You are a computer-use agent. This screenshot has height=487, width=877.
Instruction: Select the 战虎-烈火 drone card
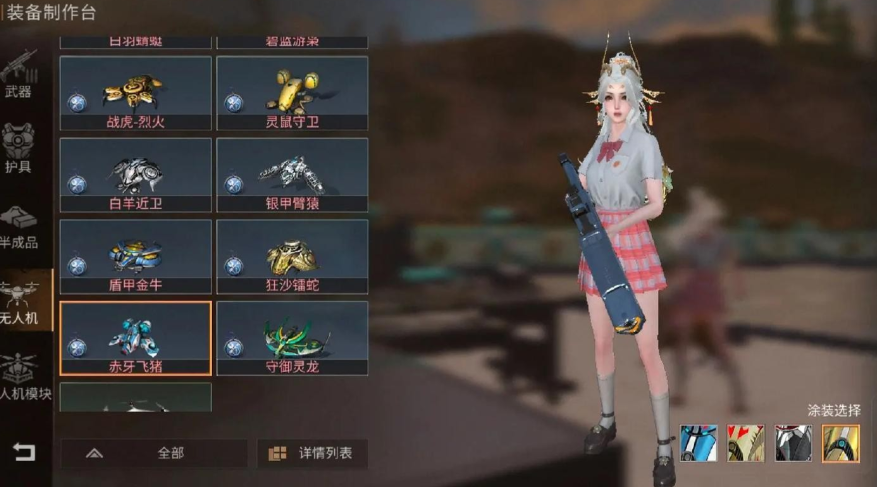135,93
